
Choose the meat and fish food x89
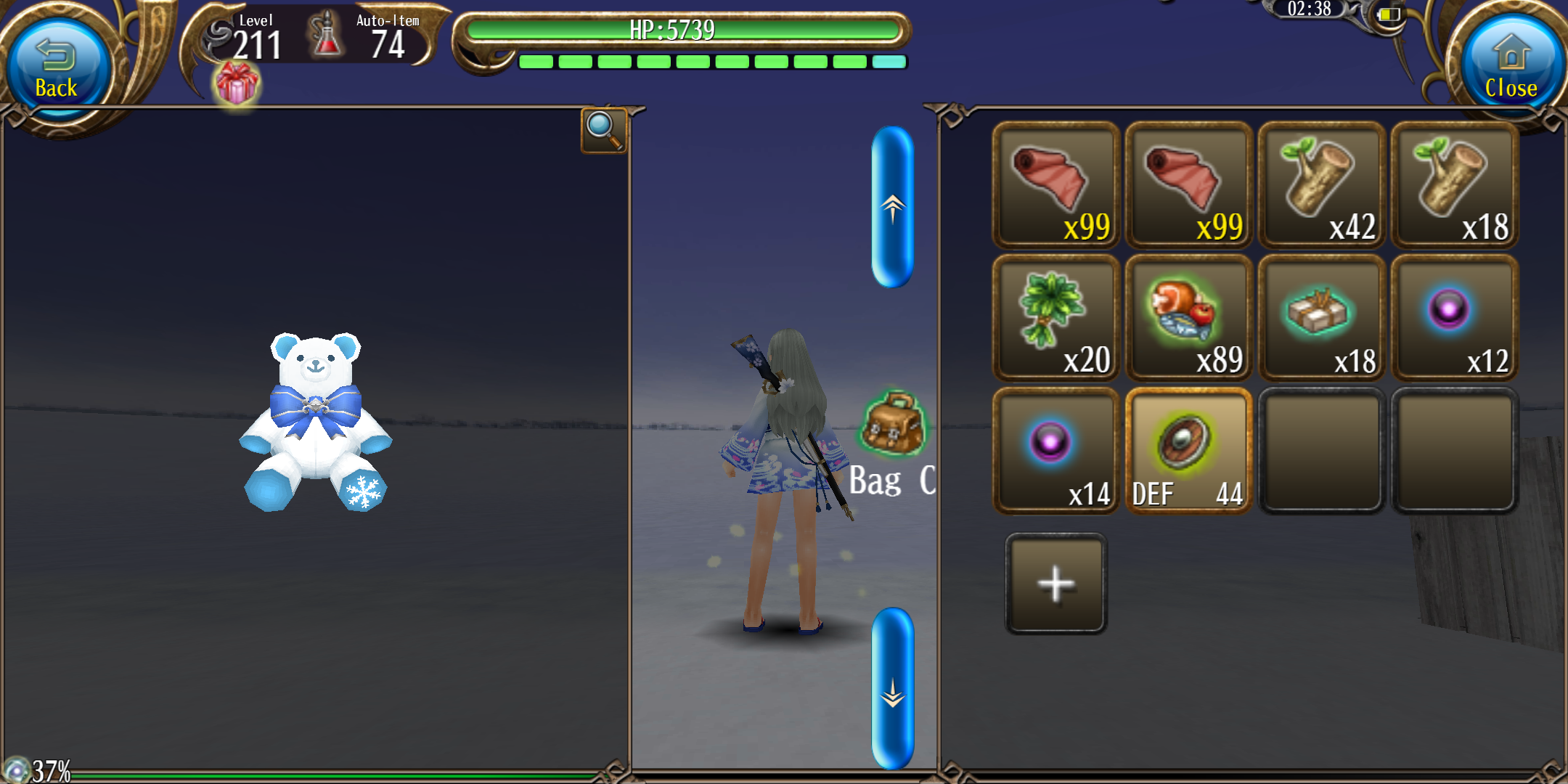(x=1188, y=318)
